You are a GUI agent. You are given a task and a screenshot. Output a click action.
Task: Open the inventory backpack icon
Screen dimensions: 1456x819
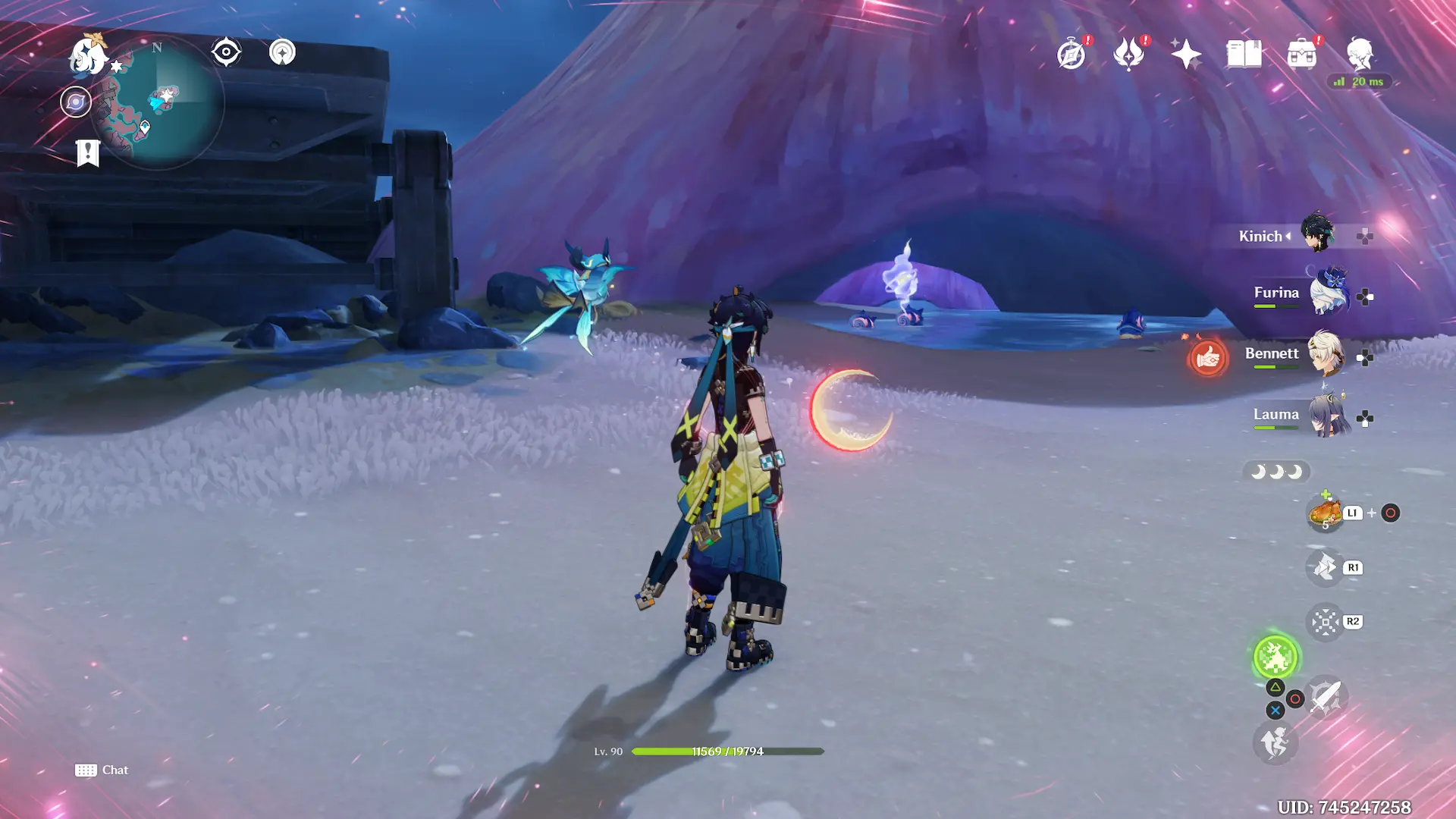pyautogui.click(x=1301, y=55)
